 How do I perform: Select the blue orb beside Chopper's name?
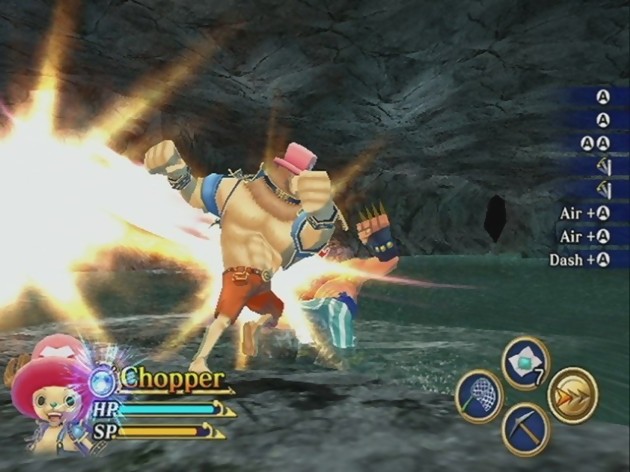102,381
